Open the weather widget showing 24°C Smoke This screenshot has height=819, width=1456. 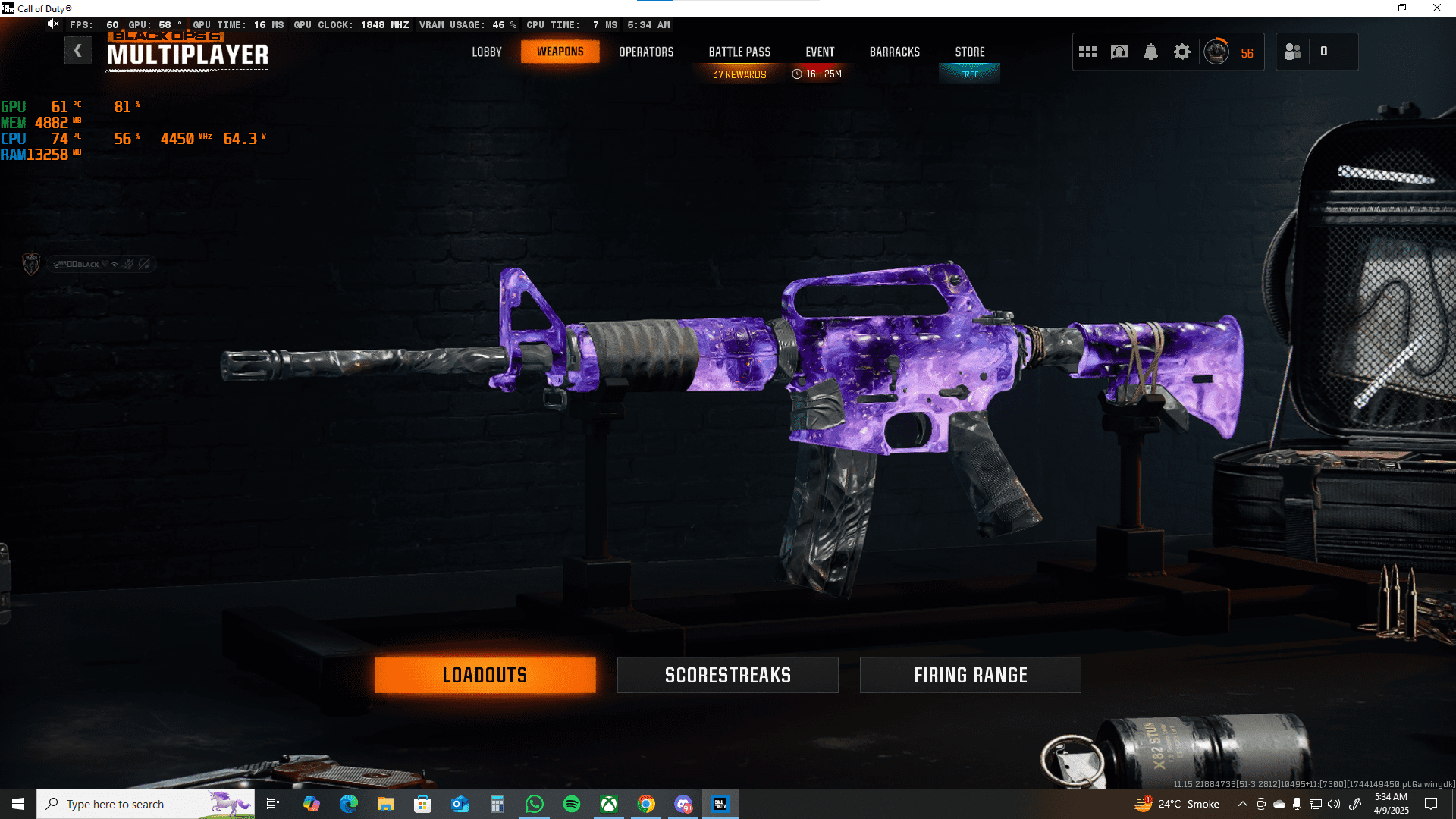[1173, 804]
